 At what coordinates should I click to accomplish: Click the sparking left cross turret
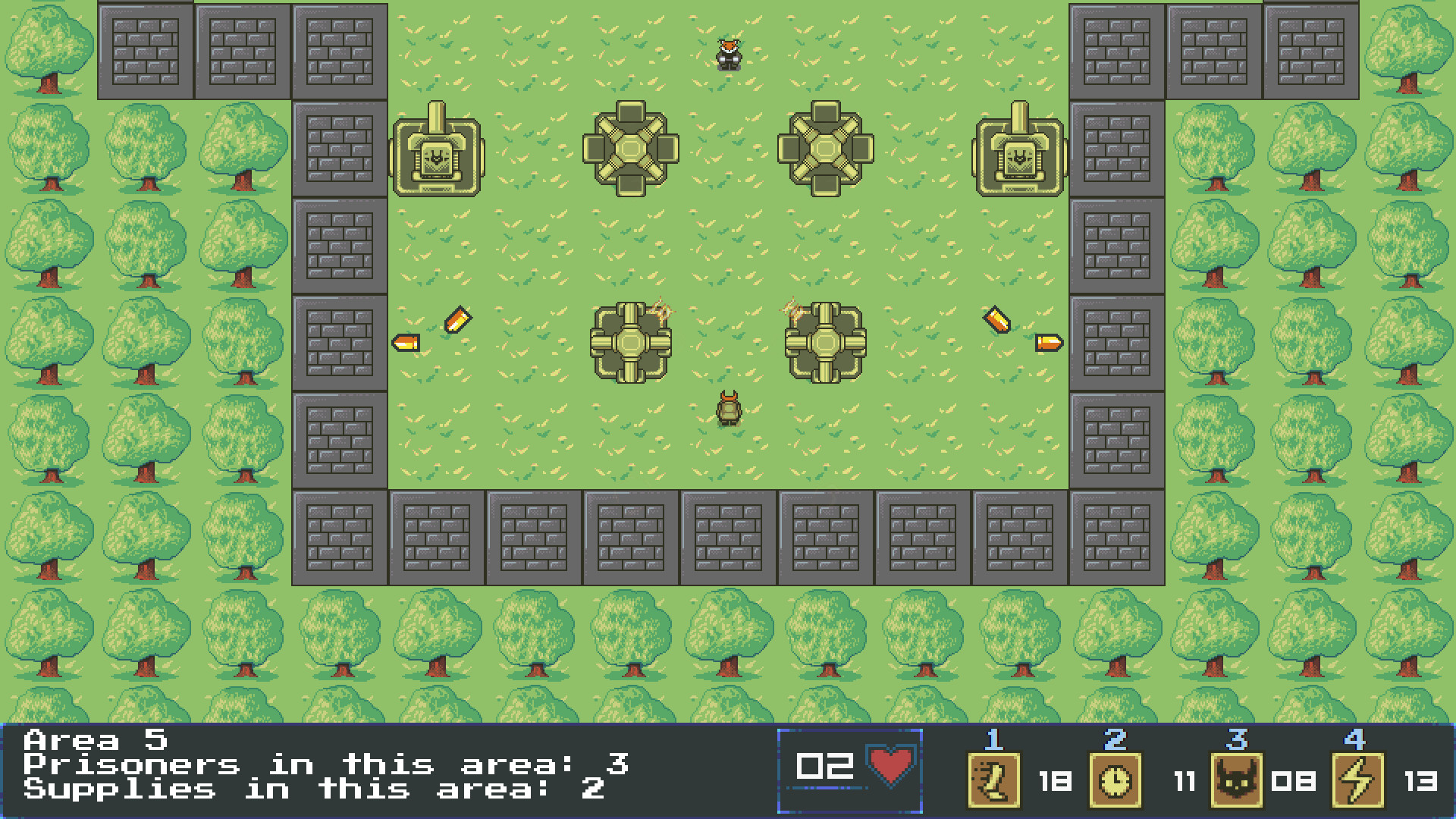631,343
